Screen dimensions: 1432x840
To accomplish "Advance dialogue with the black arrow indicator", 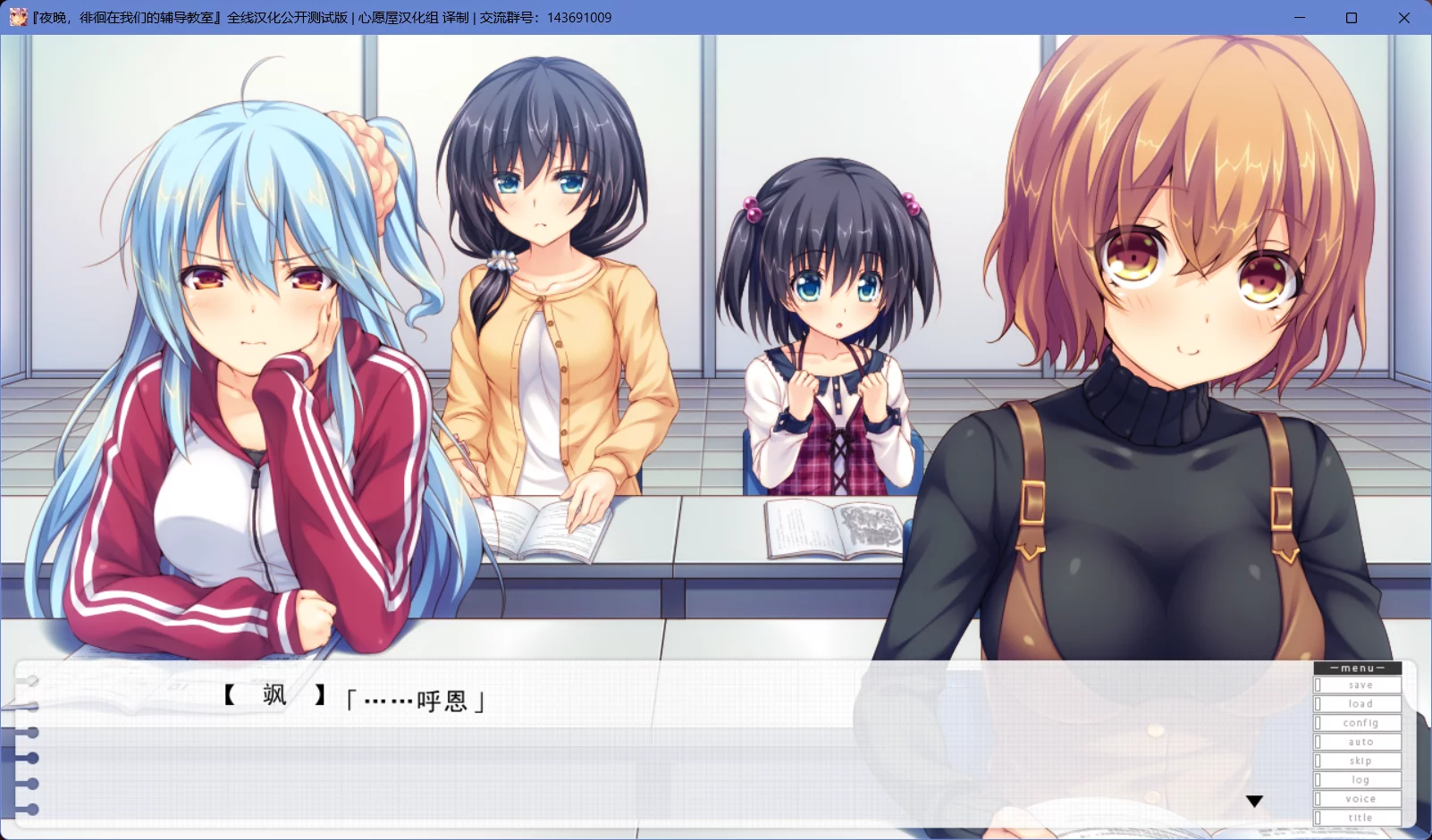I will 1254,802.
